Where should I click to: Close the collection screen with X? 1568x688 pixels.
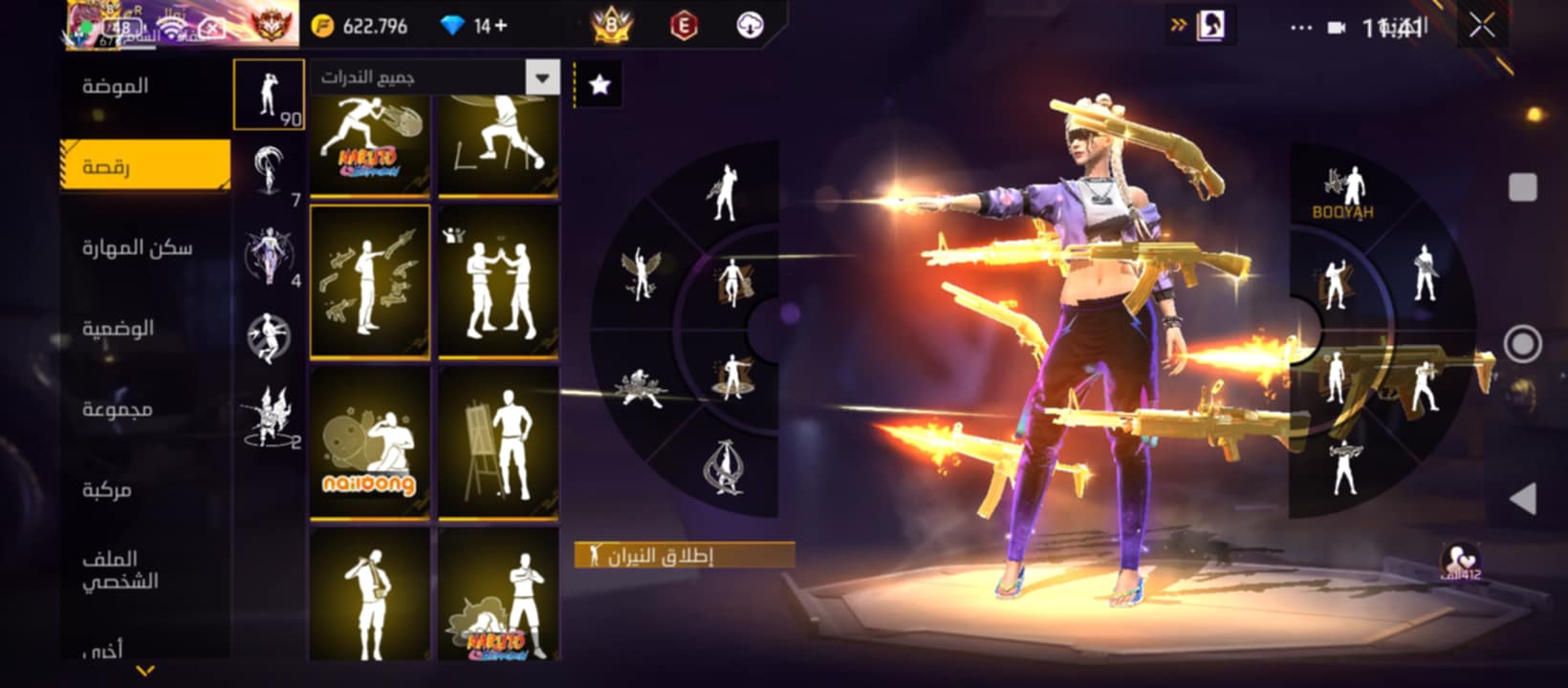pyautogui.click(x=1482, y=26)
